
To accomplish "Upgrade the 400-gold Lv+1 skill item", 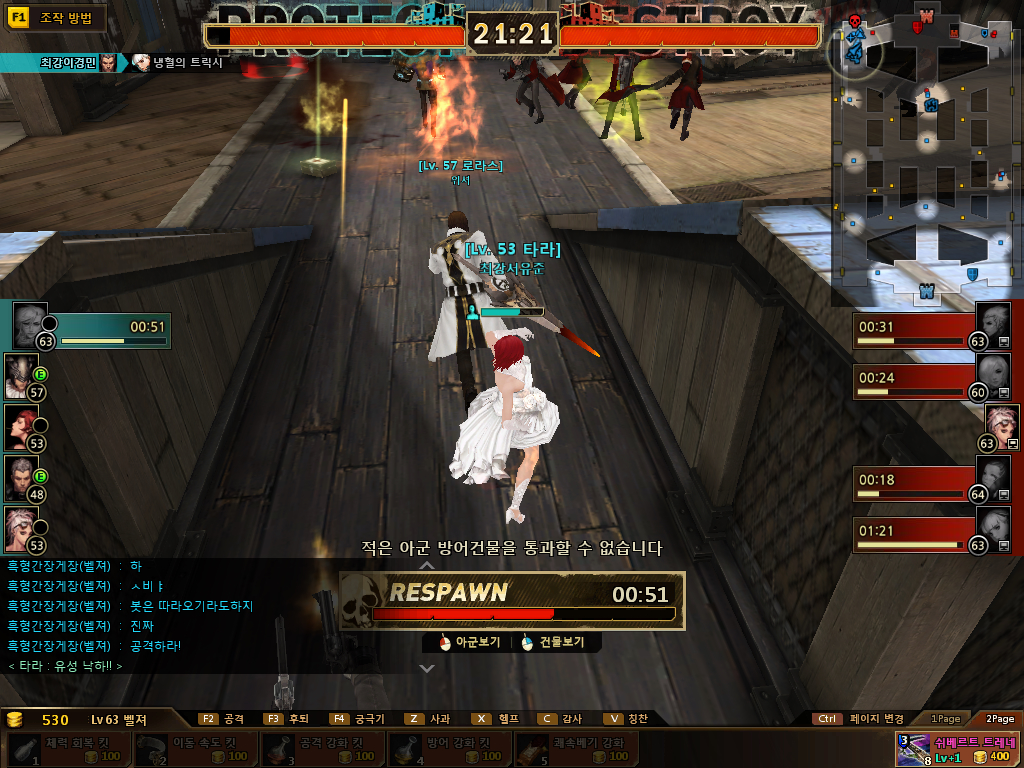I will point(957,749).
